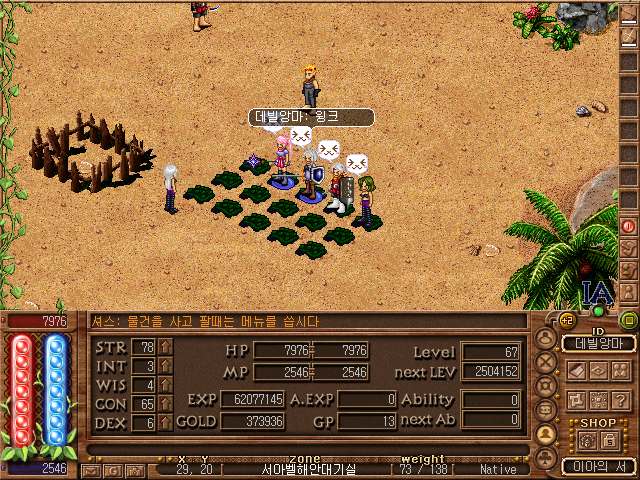Viewport: 640px width, 480px height.
Task: Raise the STR stat with its arrow
Action: tap(165, 347)
